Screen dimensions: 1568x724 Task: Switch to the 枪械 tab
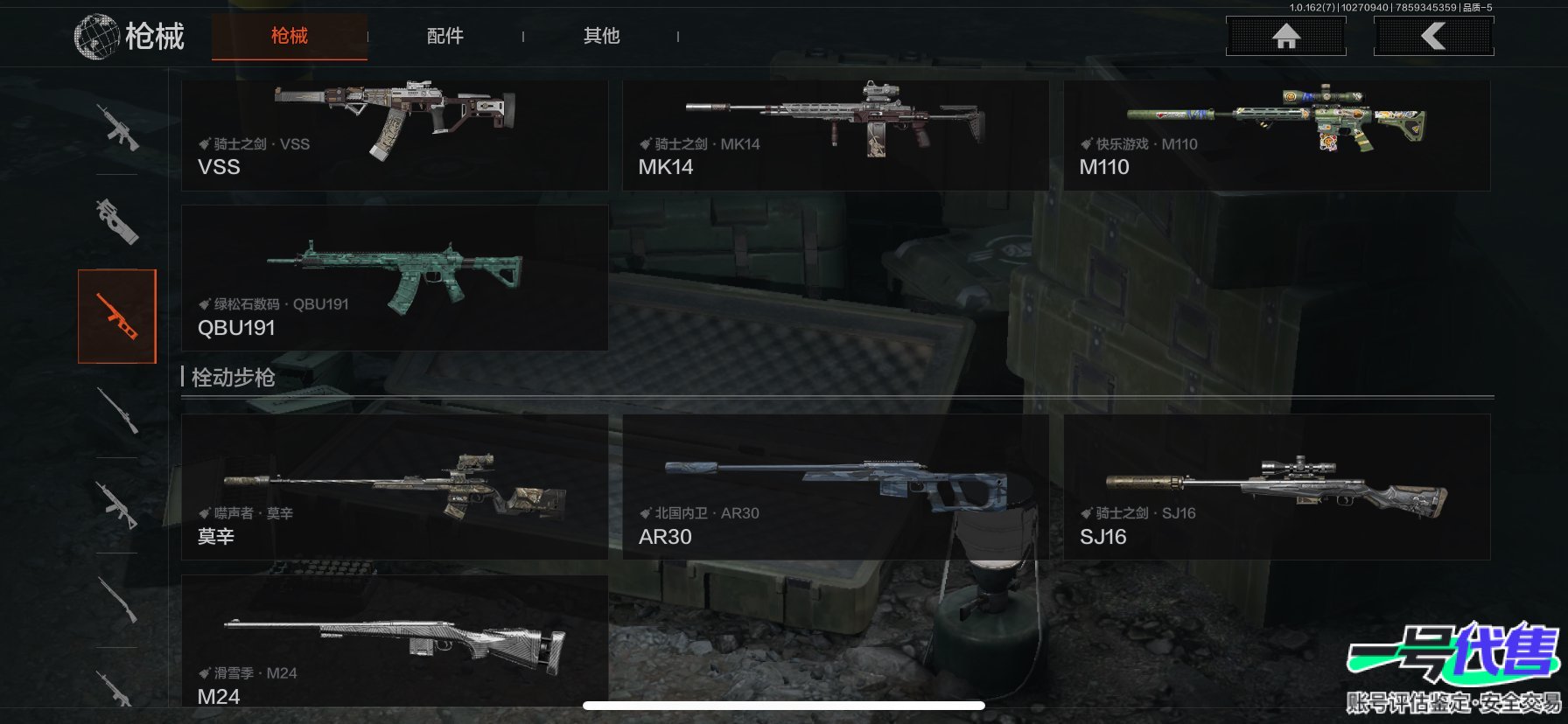pos(289,36)
